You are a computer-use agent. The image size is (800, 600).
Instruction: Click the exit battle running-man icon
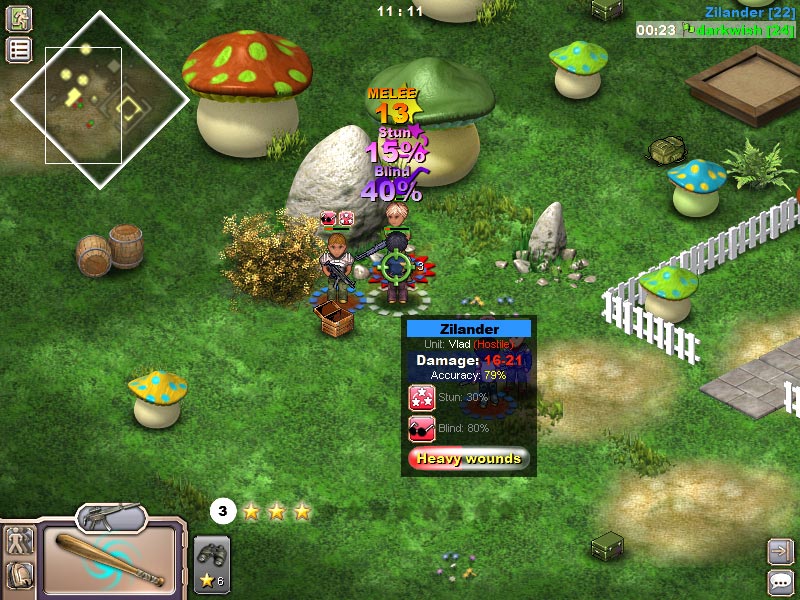[x=19, y=18]
